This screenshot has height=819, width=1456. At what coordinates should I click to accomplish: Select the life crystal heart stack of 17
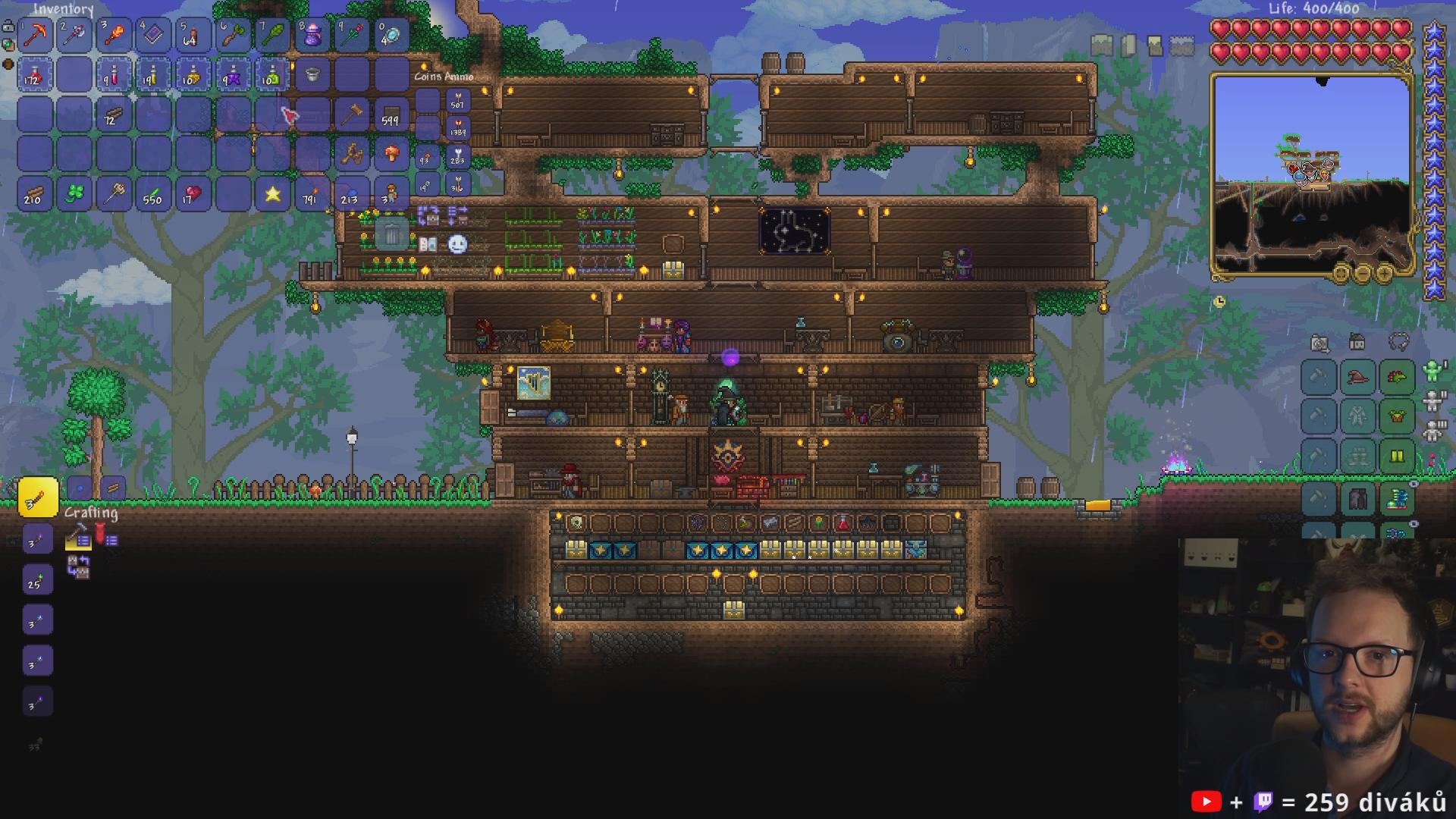click(193, 194)
